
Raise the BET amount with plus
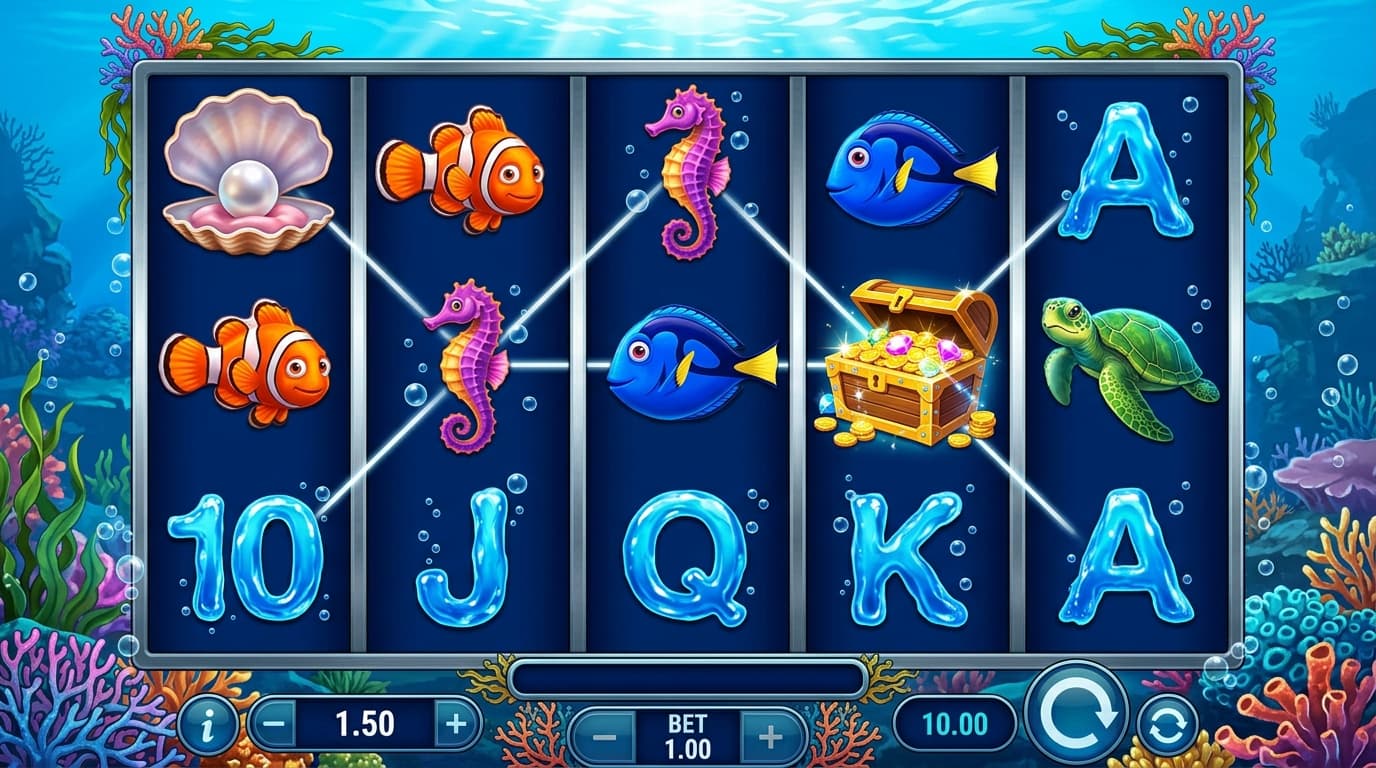770,738
